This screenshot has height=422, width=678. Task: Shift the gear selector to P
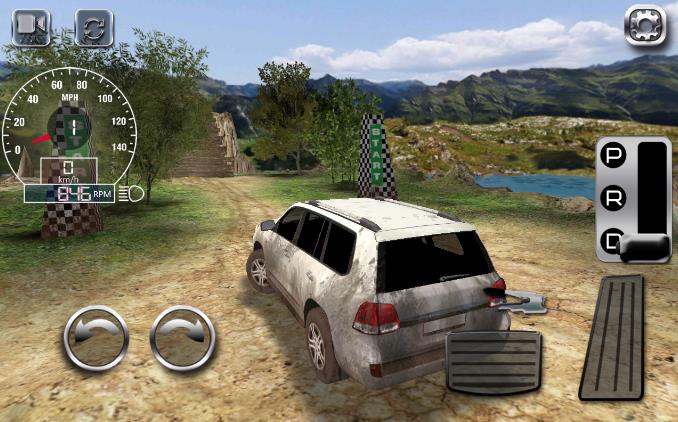tap(614, 158)
